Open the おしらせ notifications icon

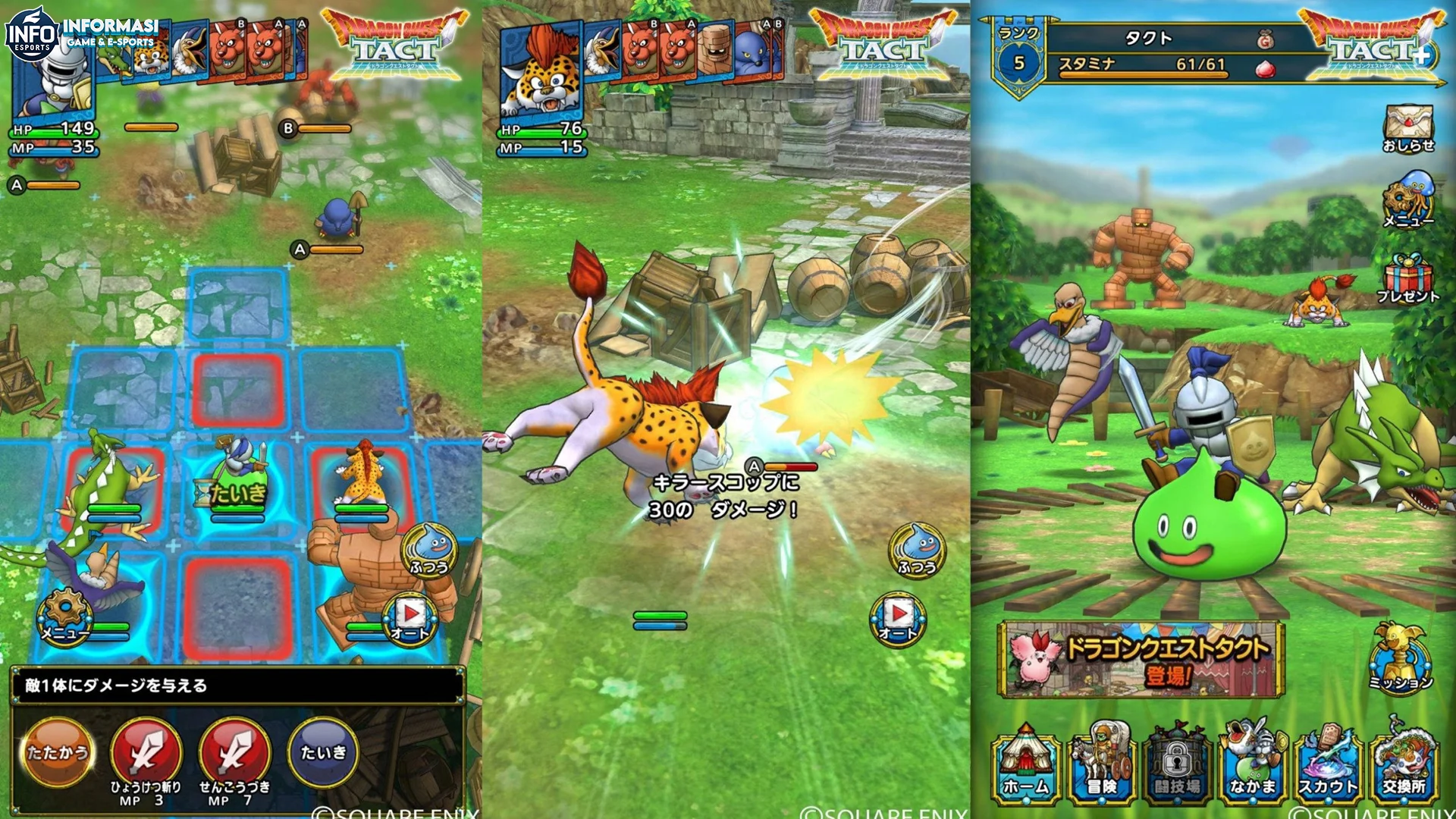point(1410,129)
